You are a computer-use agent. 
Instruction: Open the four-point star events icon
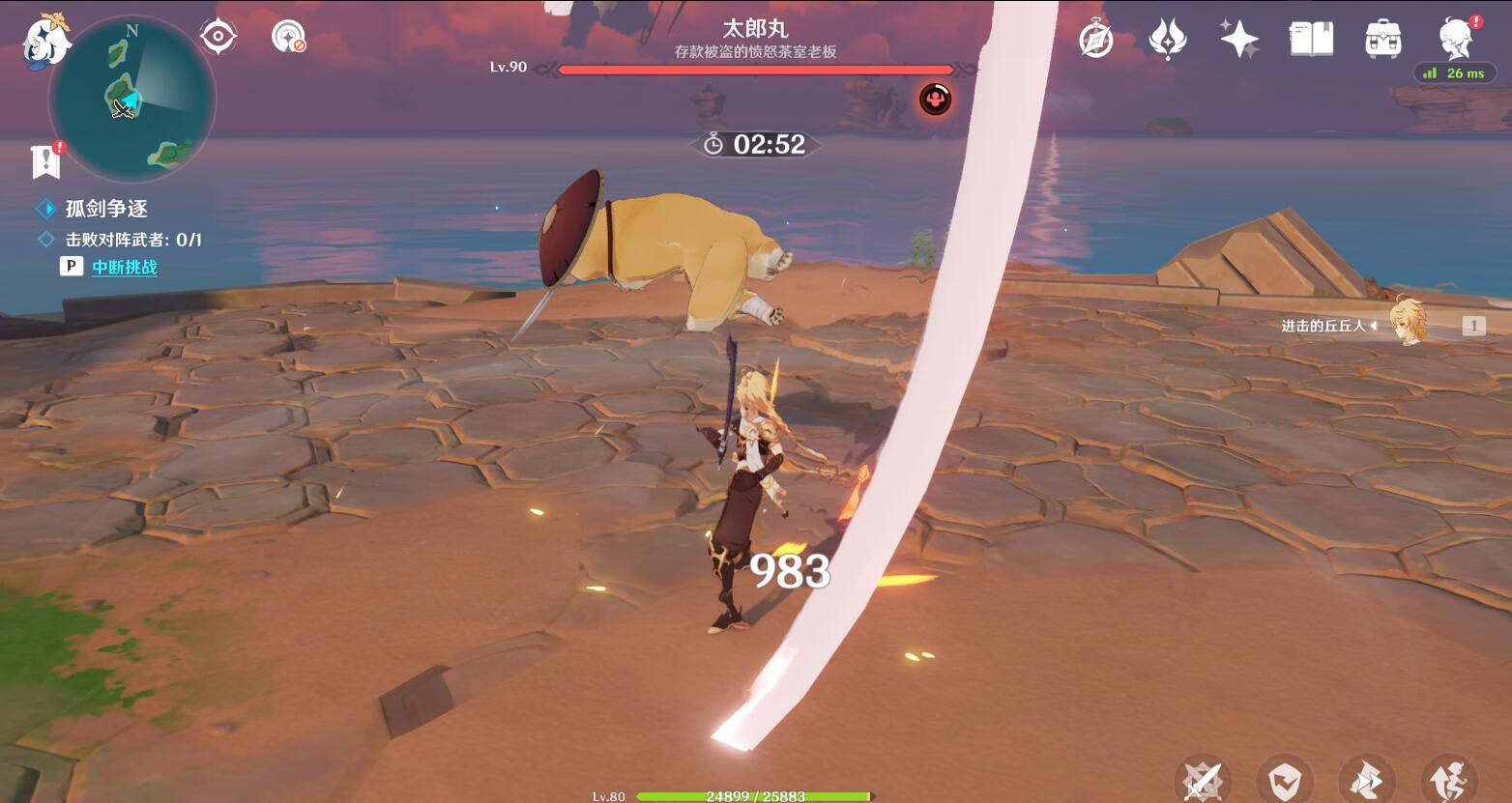point(1238,40)
